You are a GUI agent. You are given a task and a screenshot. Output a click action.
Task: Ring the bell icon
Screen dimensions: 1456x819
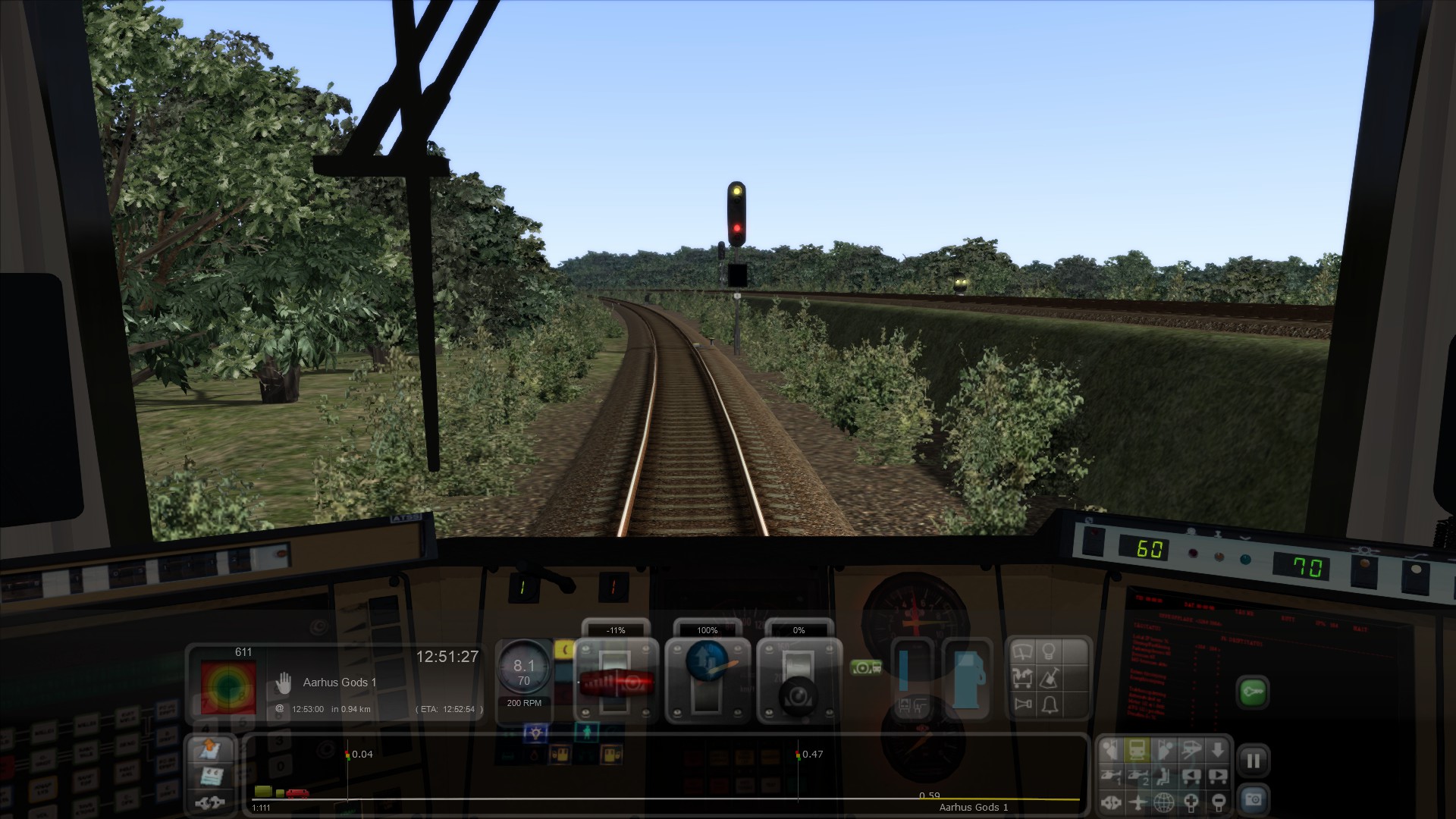click(x=1050, y=704)
